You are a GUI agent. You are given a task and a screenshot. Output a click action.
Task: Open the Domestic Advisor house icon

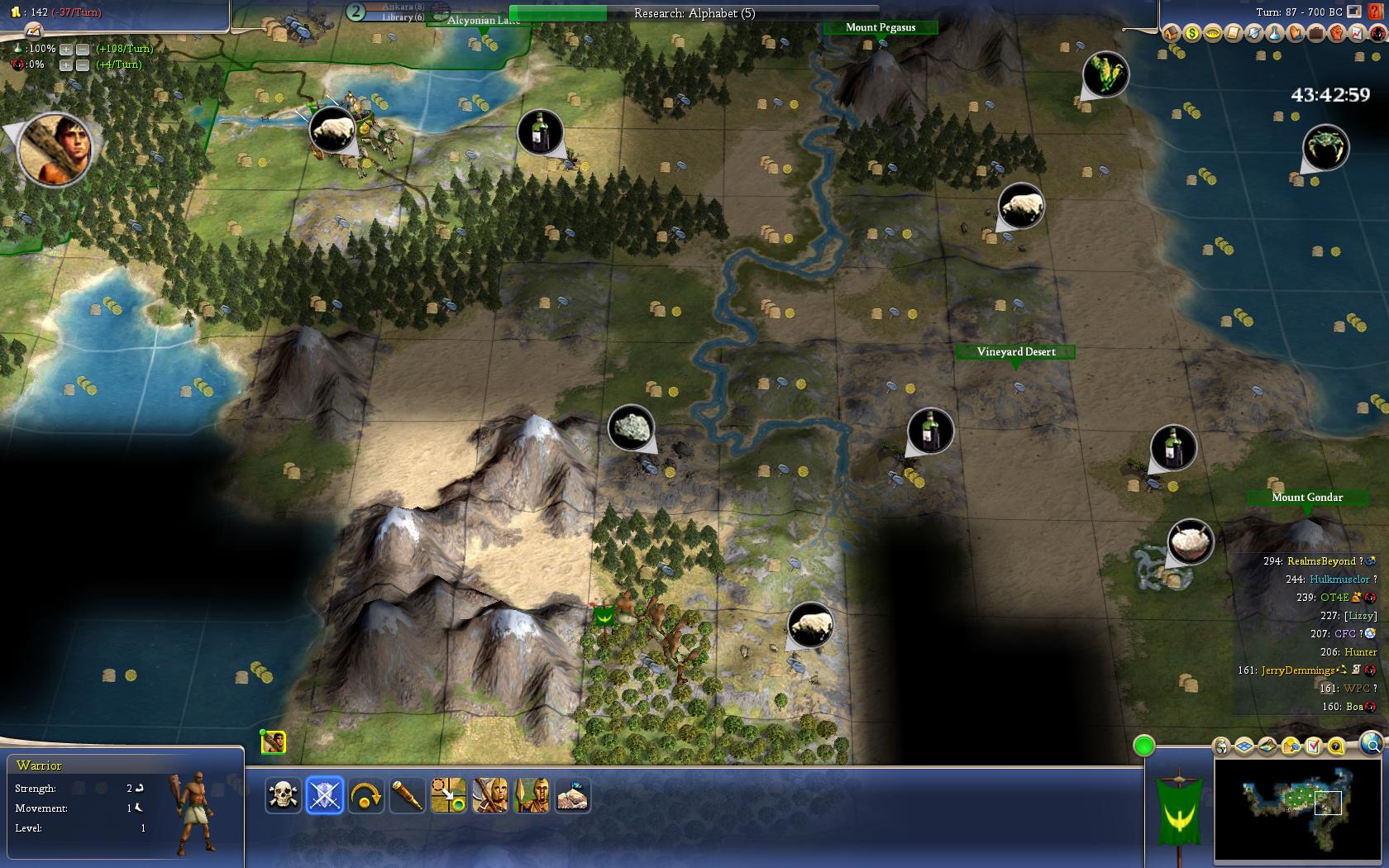tap(1171, 33)
